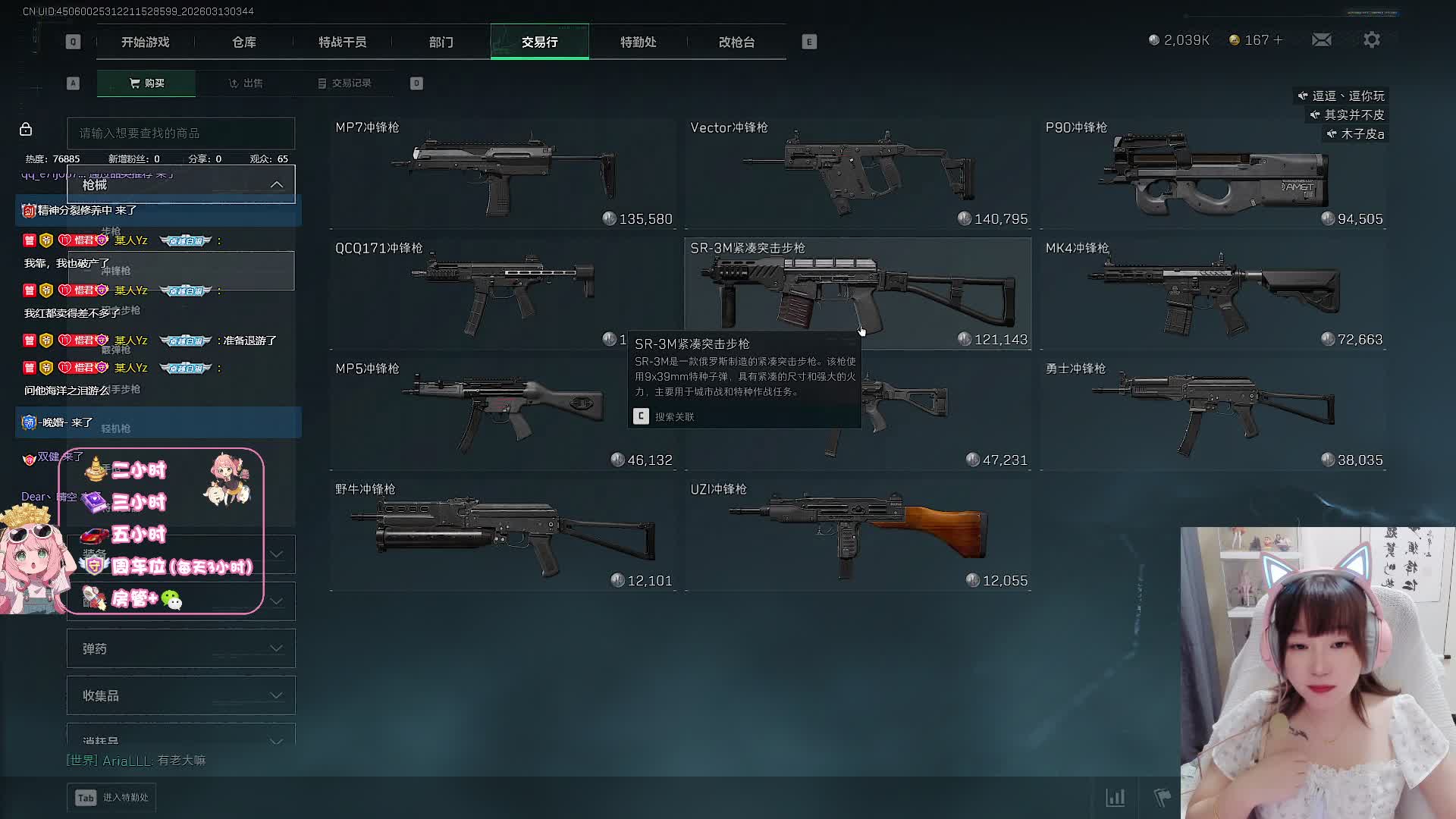The image size is (1456, 819).
Task: Expand the 收集品 category
Action: [x=180, y=695]
